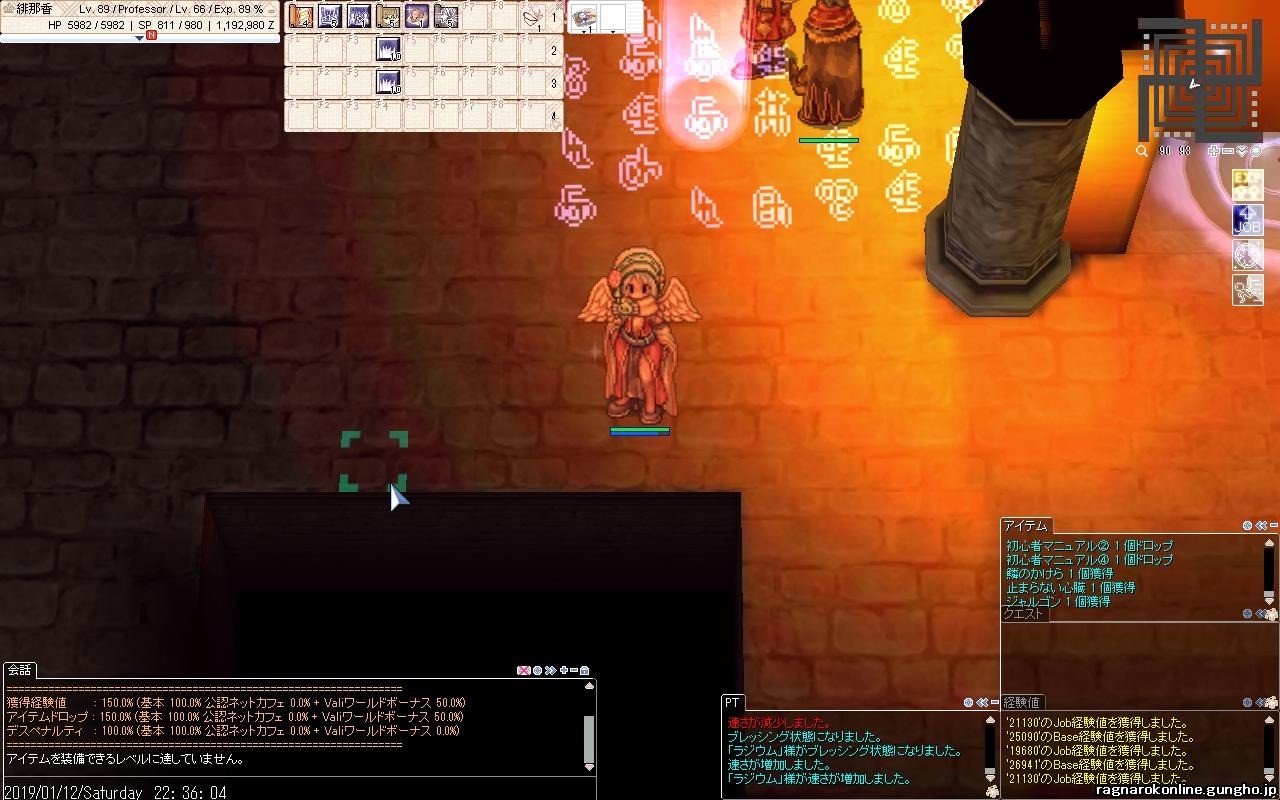Cast the level 10 skill in hotbar row three

click(x=388, y=82)
